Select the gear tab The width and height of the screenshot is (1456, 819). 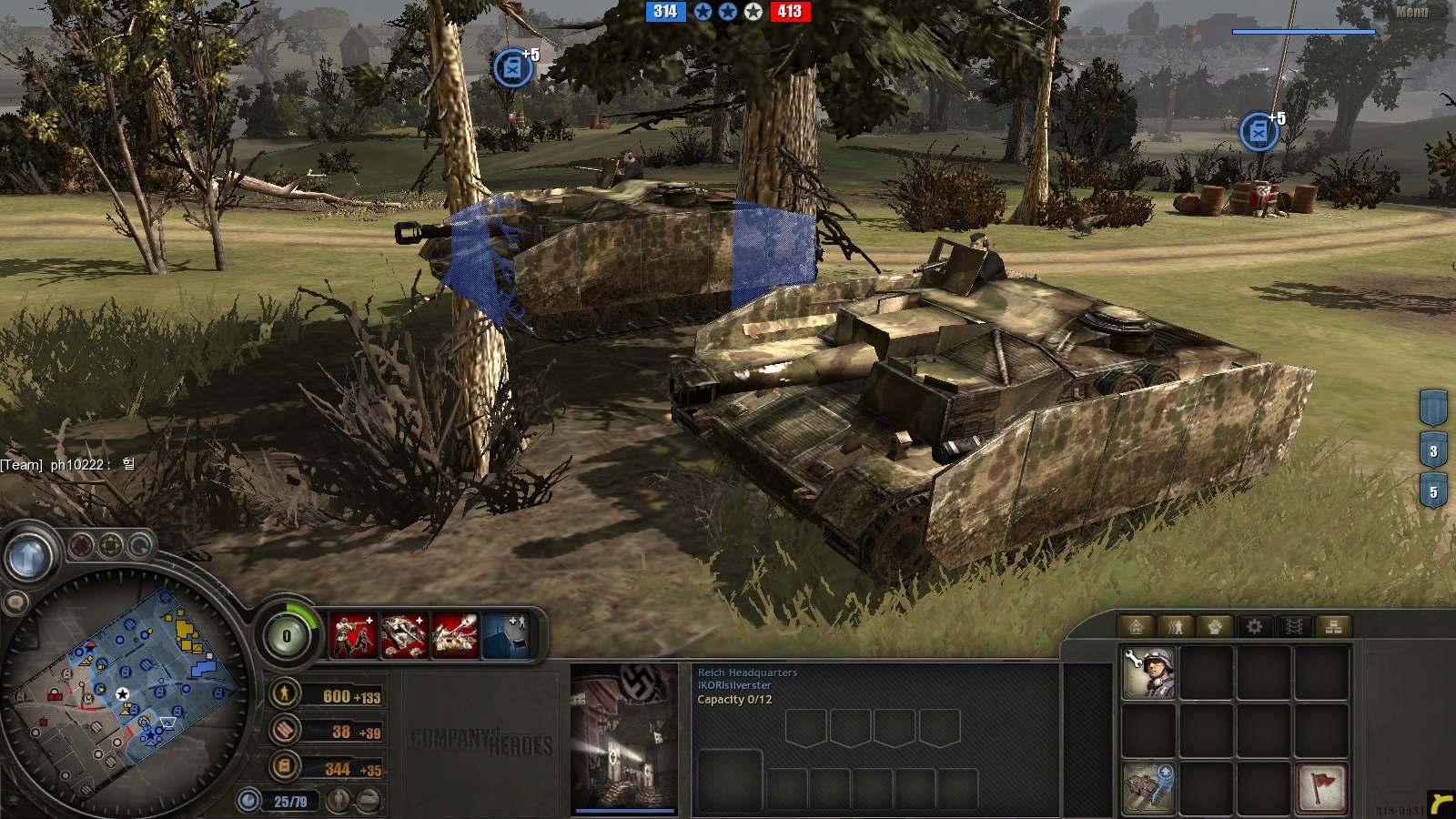pyautogui.click(x=1255, y=626)
